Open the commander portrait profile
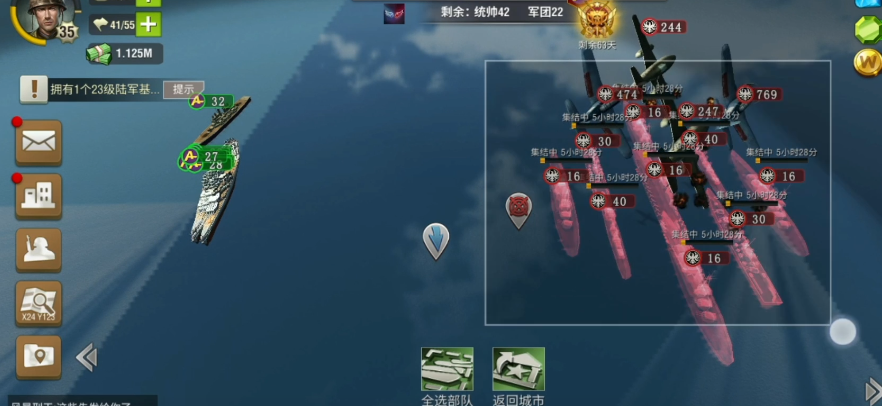The image size is (882, 406). (x=40, y=17)
